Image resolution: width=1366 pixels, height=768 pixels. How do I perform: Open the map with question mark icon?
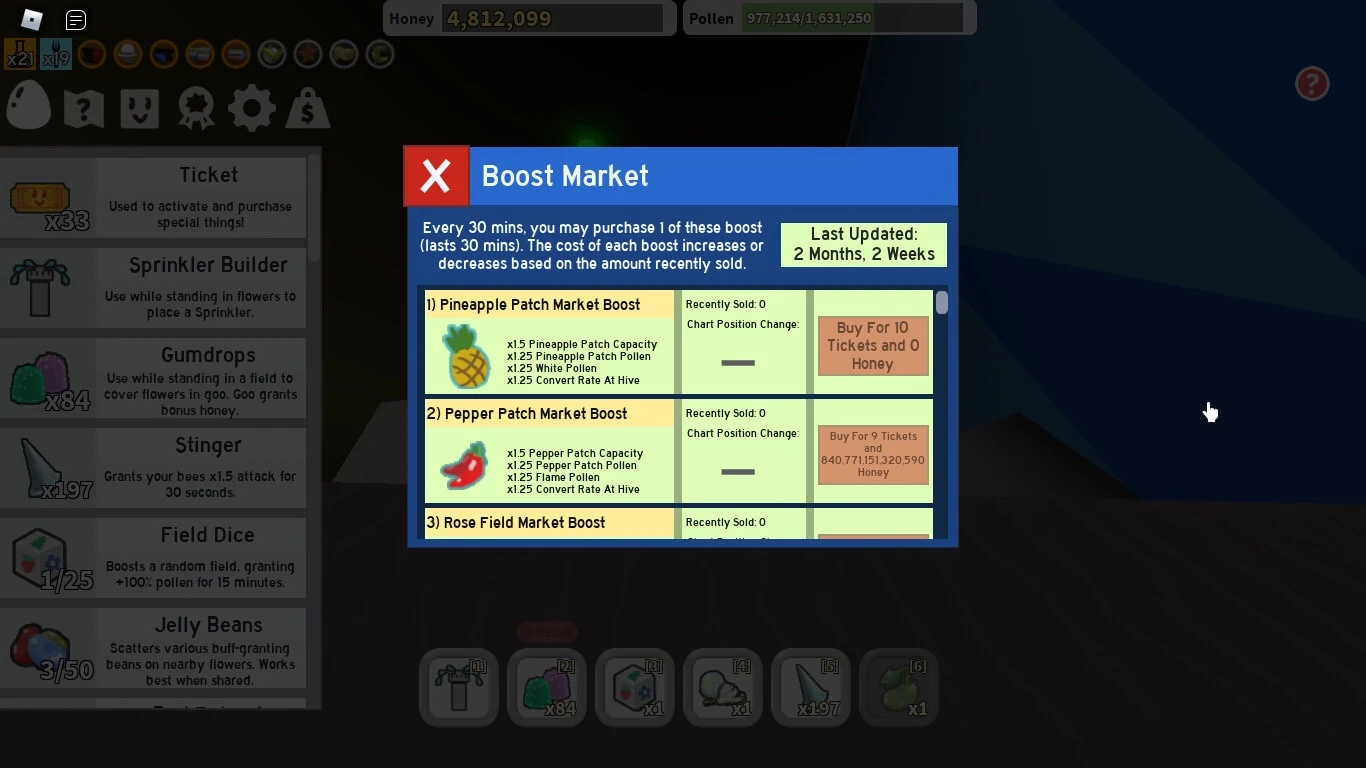83,105
